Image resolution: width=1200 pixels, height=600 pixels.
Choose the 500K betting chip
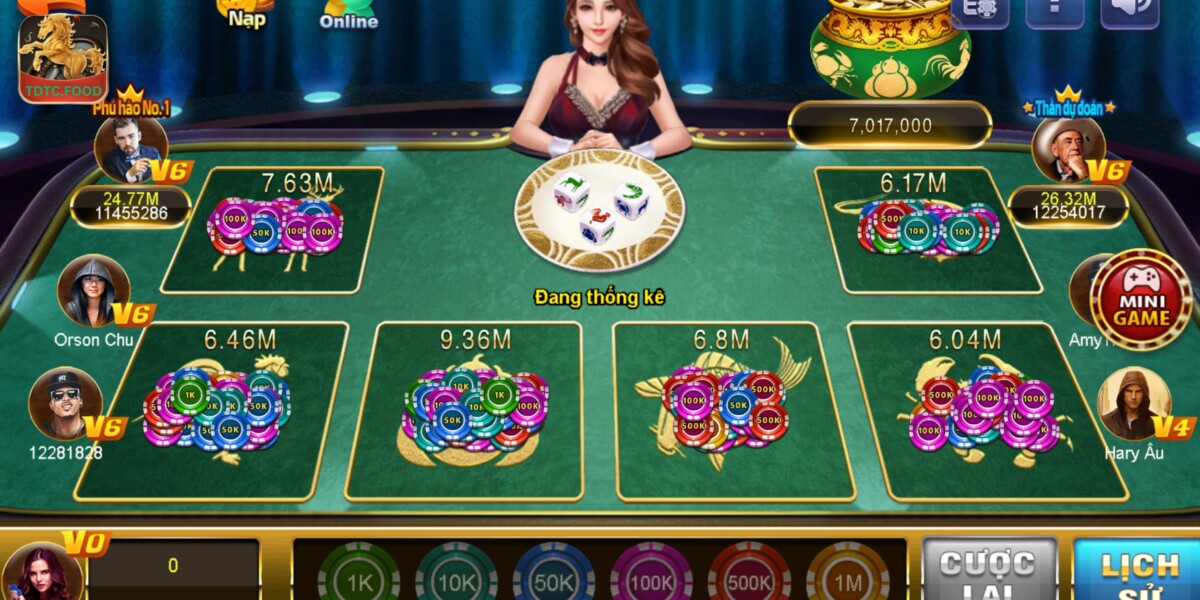tap(749, 577)
